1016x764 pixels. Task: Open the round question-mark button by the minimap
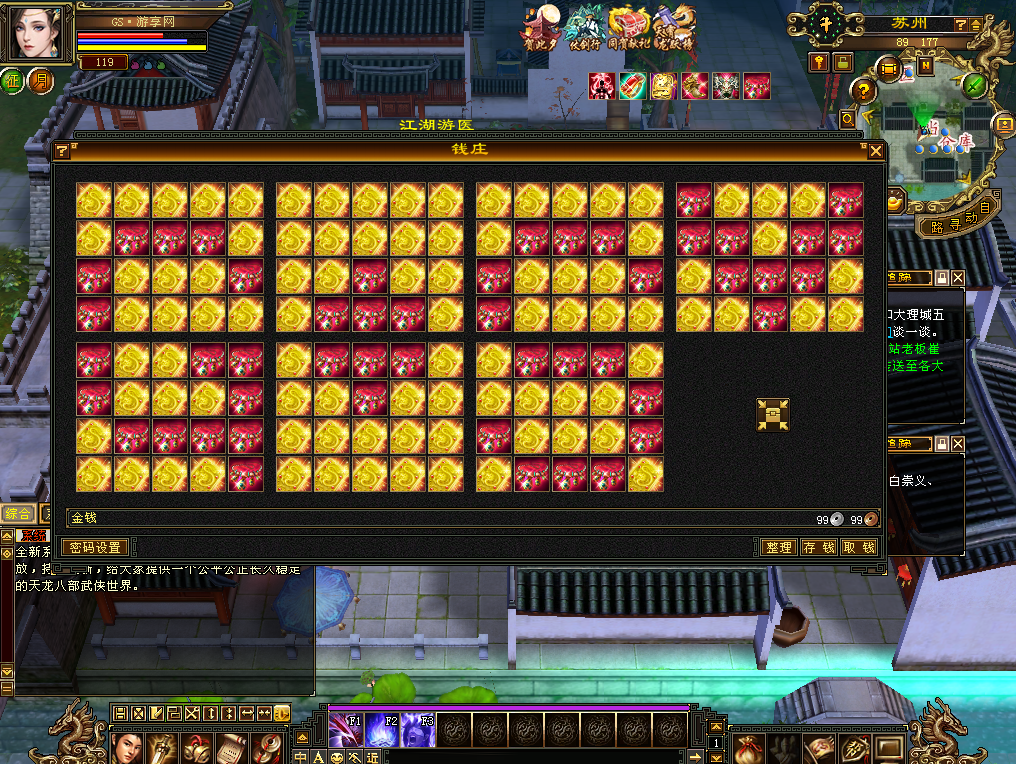pyautogui.click(x=862, y=91)
